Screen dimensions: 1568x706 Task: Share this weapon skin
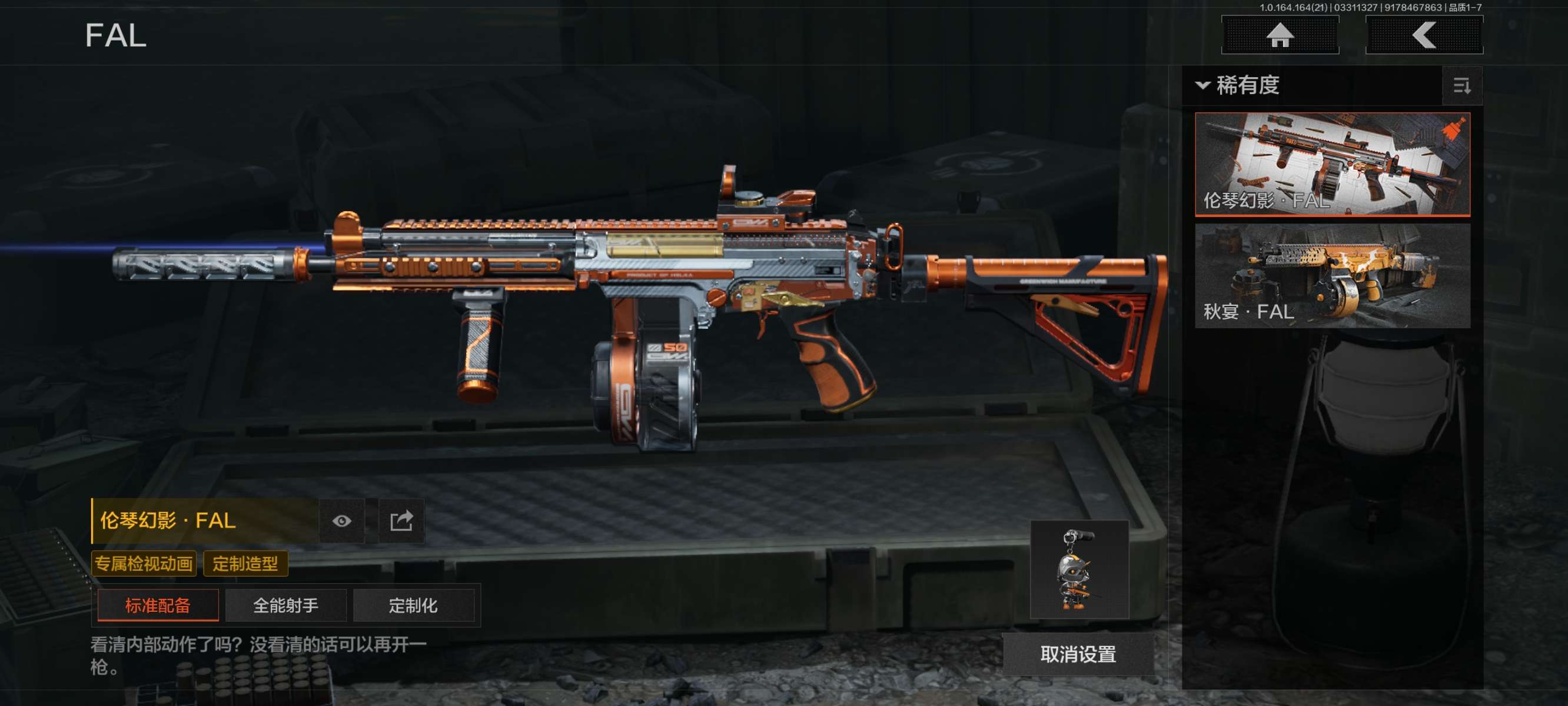(x=401, y=521)
